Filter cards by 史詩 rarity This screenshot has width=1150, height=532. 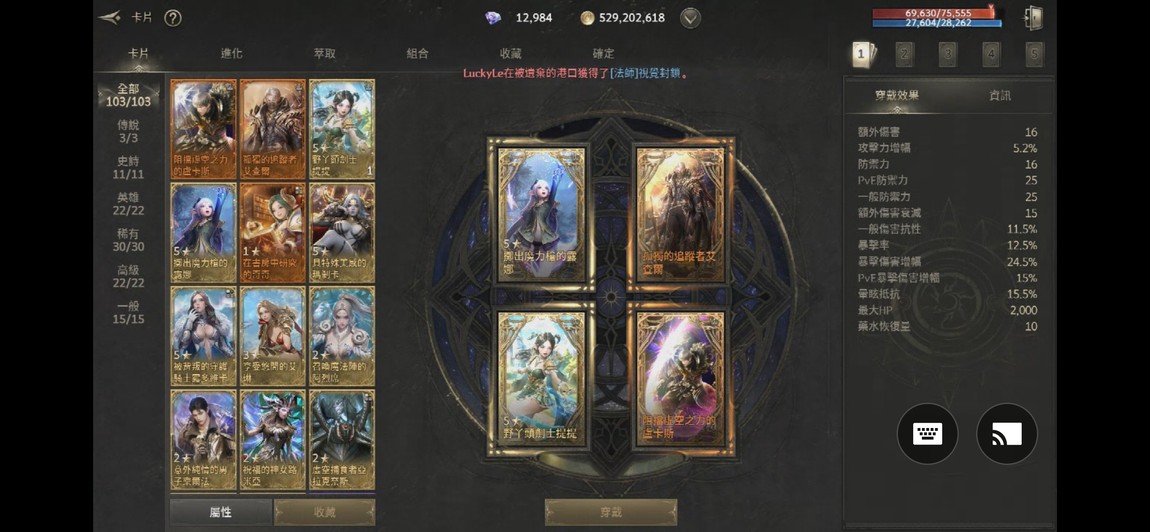tap(128, 167)
